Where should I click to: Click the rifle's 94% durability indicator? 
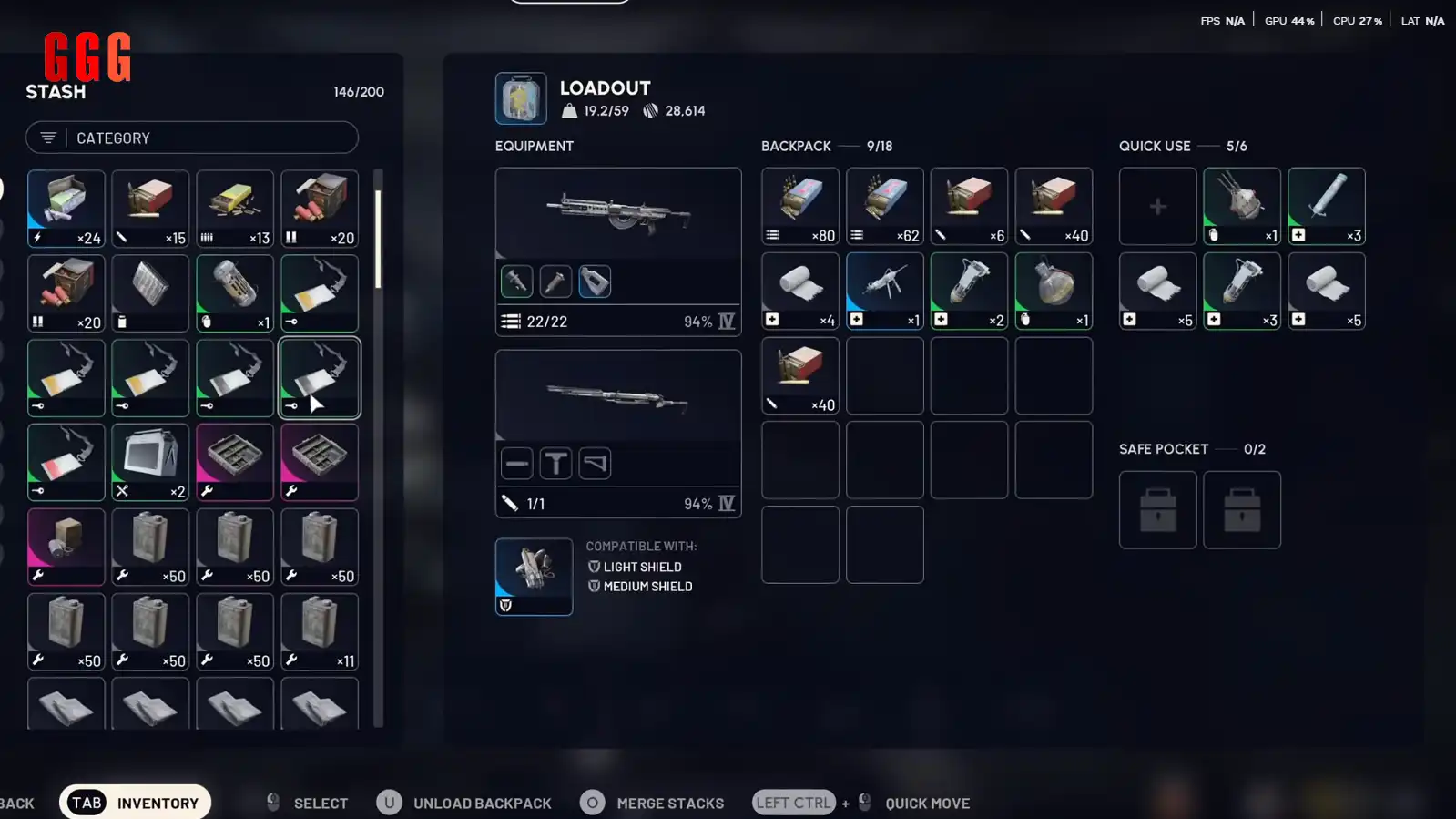point(699,321)
